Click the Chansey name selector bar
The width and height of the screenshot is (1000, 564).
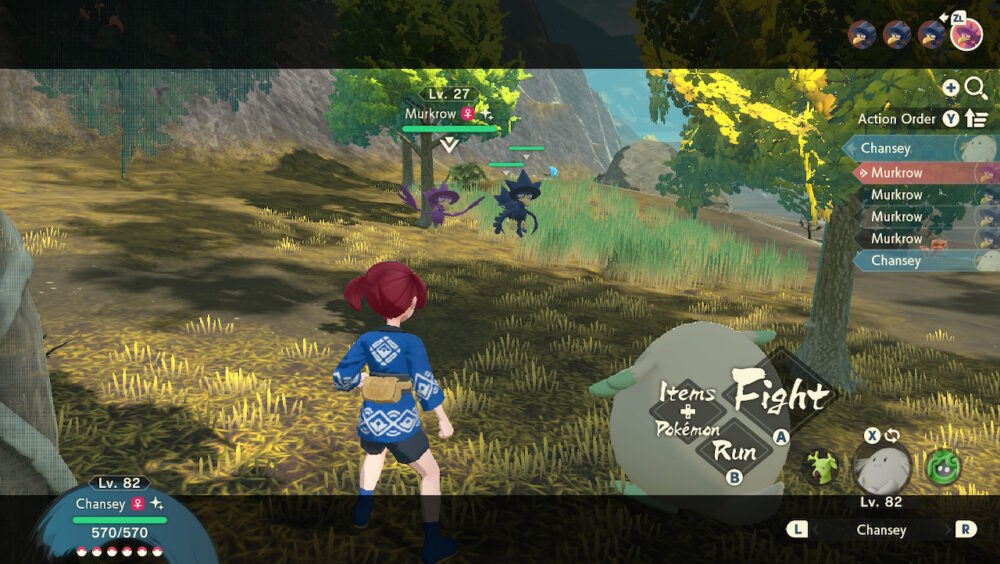(881, 530)
